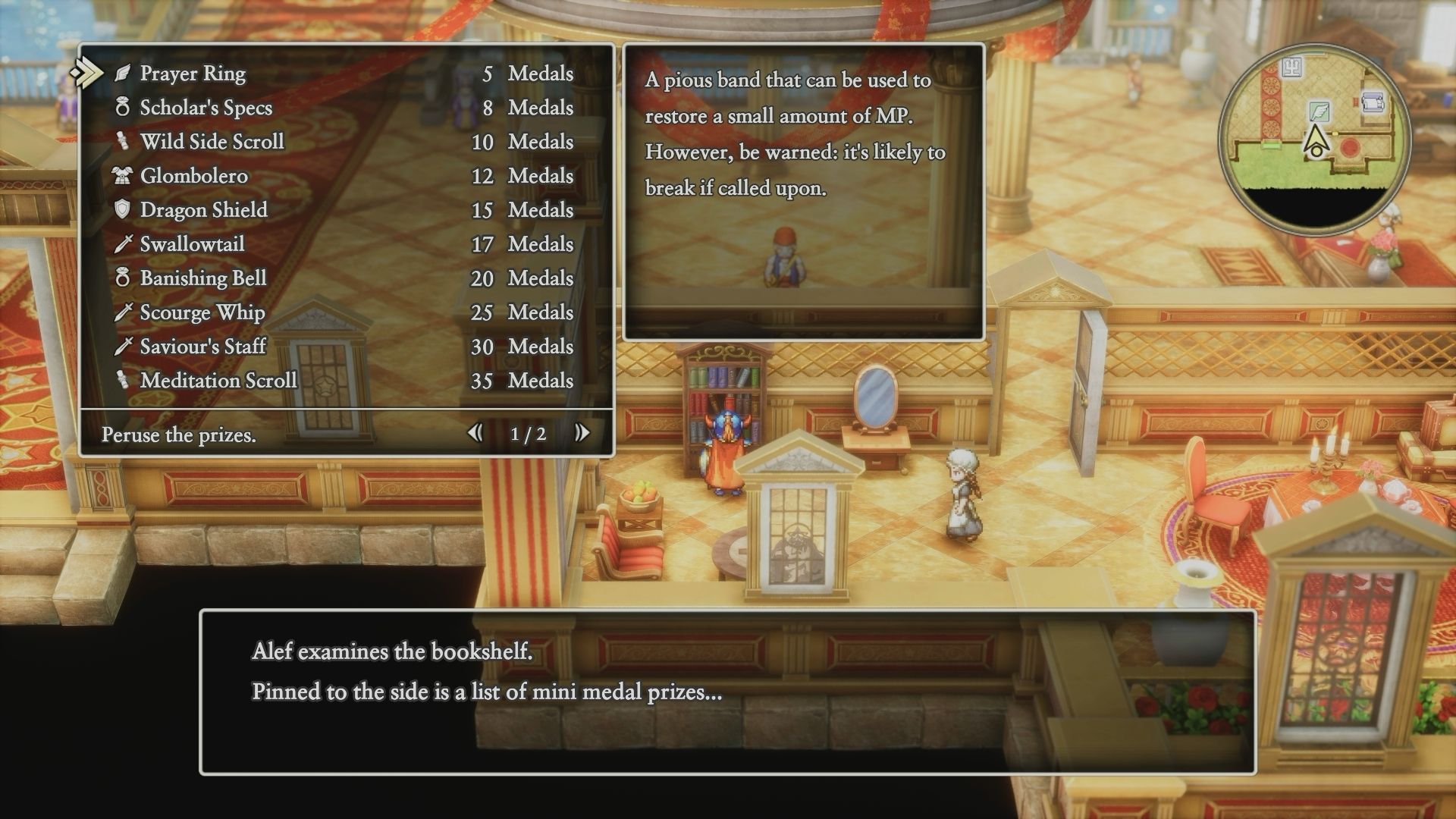Open the circular minimap
1456x819 pixels.
click(1316, 140)
